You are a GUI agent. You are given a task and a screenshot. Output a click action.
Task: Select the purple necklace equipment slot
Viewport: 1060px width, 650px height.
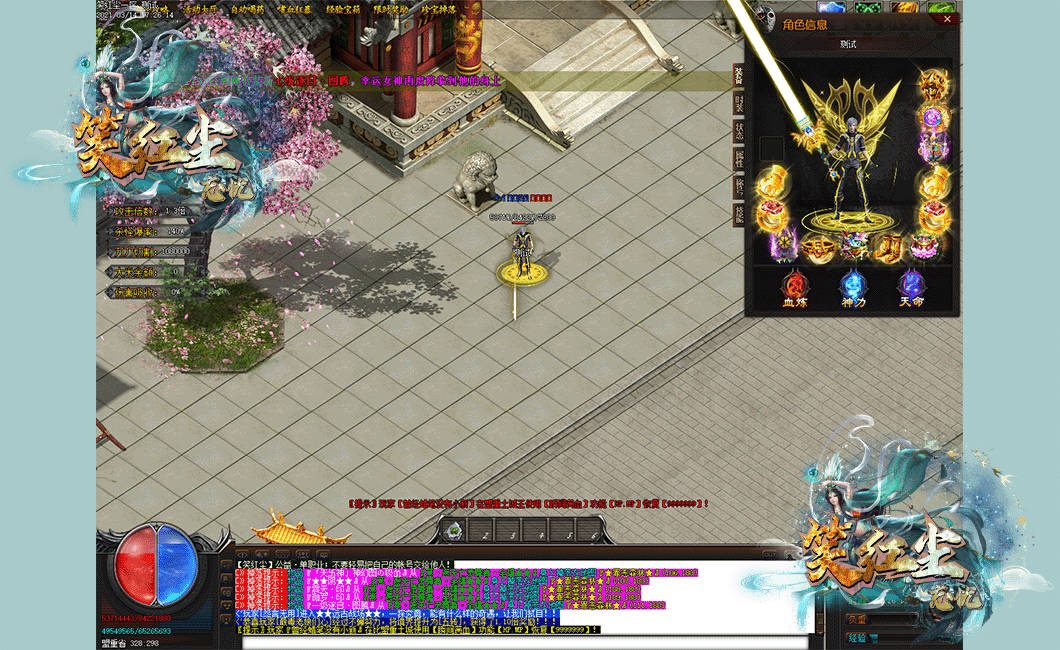[x=934, y=118]
